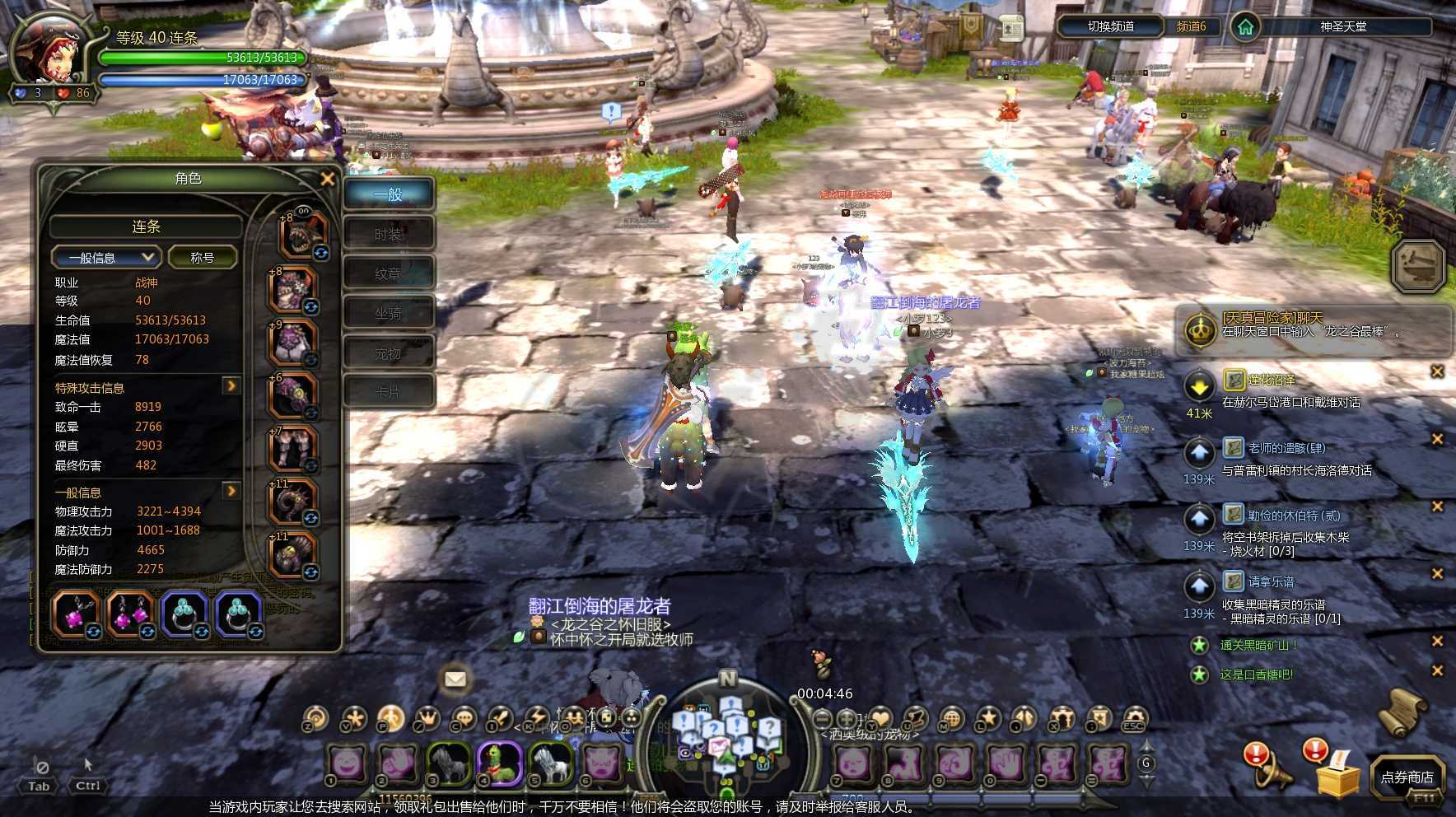Show the 宠物 pet tab
This screenshot has height=817, width=1456.
[x=388, y=353]
